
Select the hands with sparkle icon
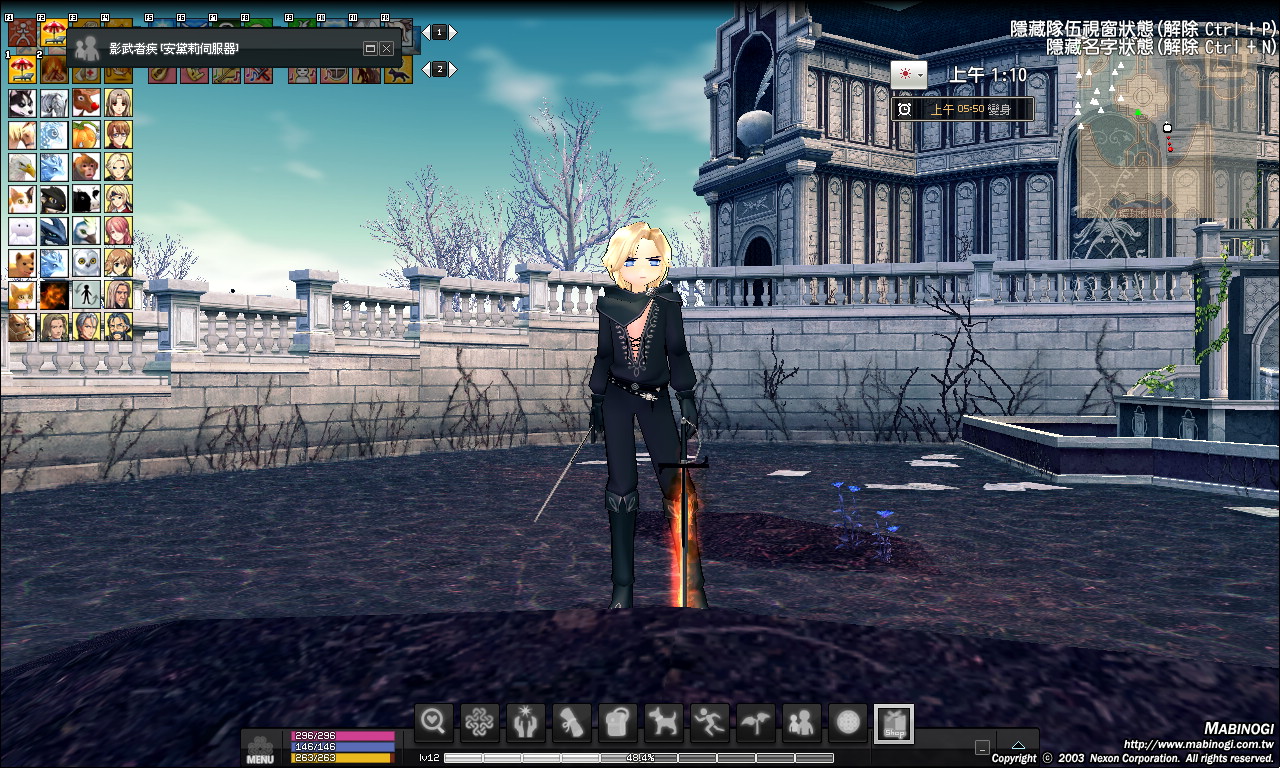coord(526,722)
